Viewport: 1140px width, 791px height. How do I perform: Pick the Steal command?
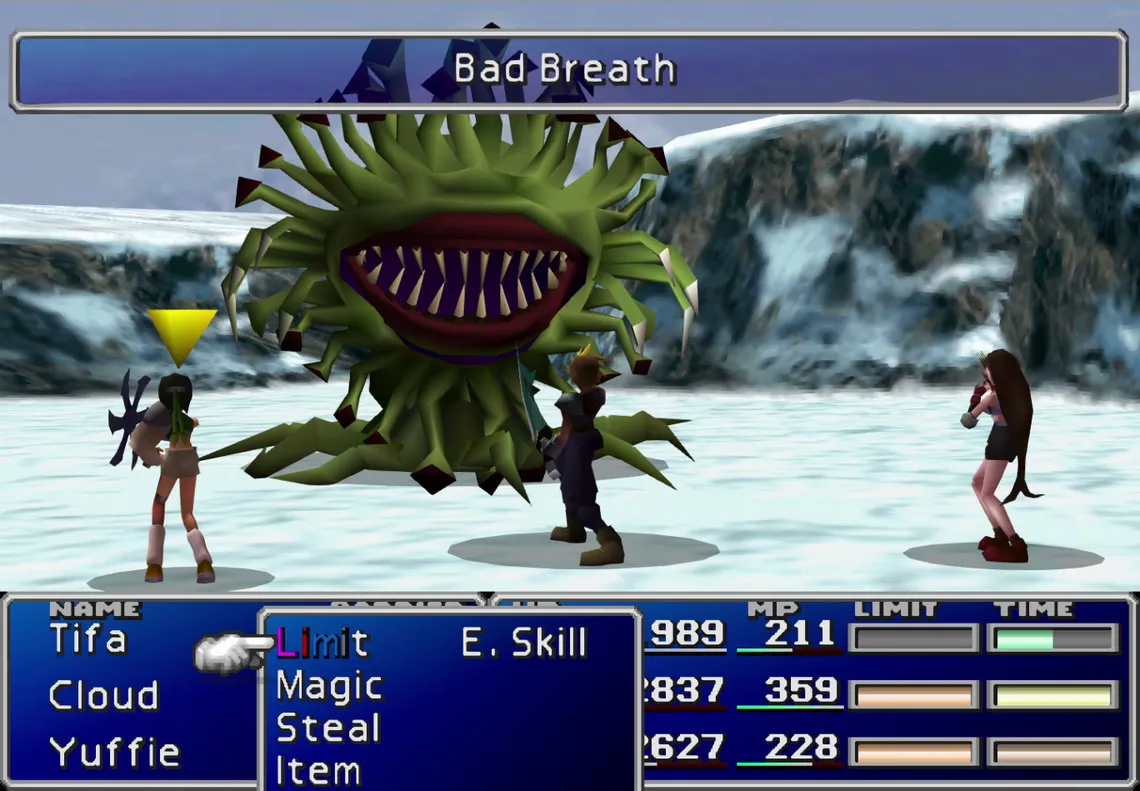coord(327,729)
